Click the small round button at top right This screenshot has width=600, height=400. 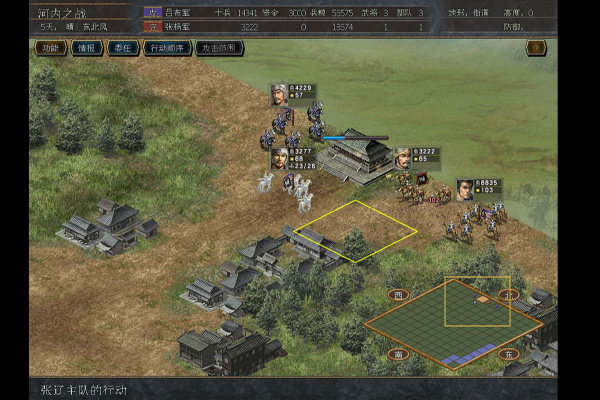click(x=537, y=47)
